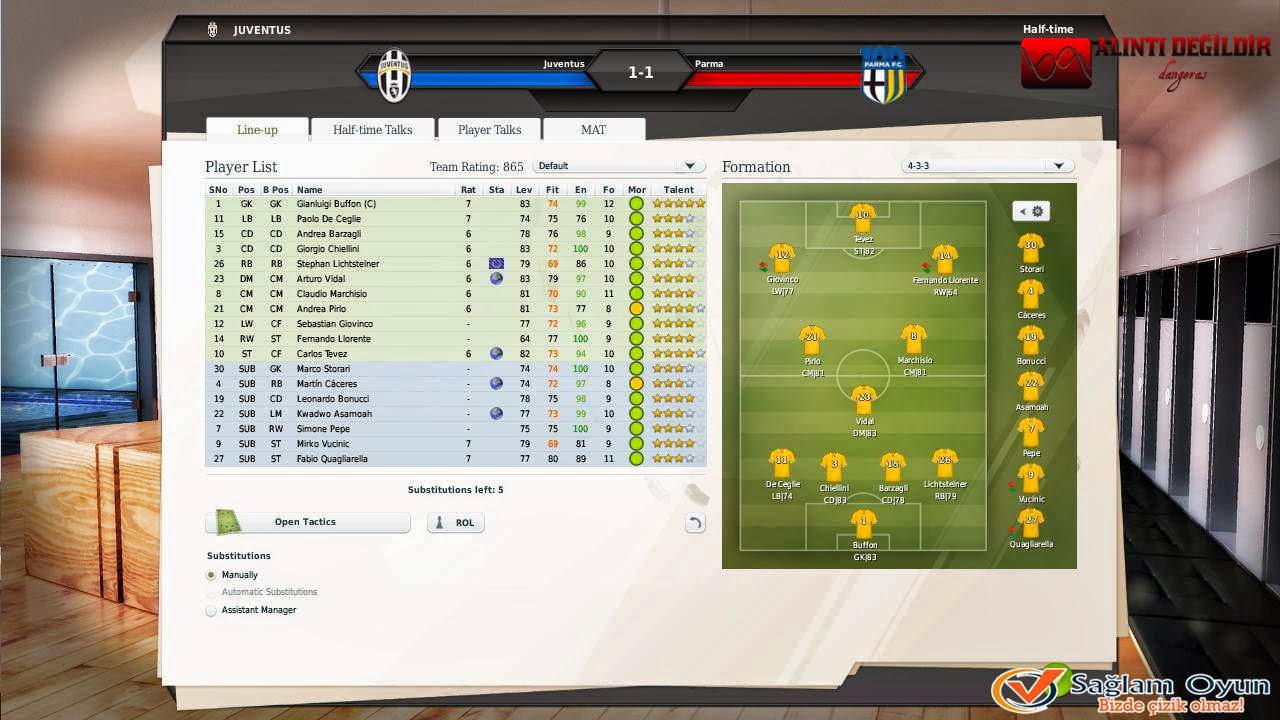Select Assistant Manager substitutions mode
The height and width of the screenshot is (720, 1280).
211,609
